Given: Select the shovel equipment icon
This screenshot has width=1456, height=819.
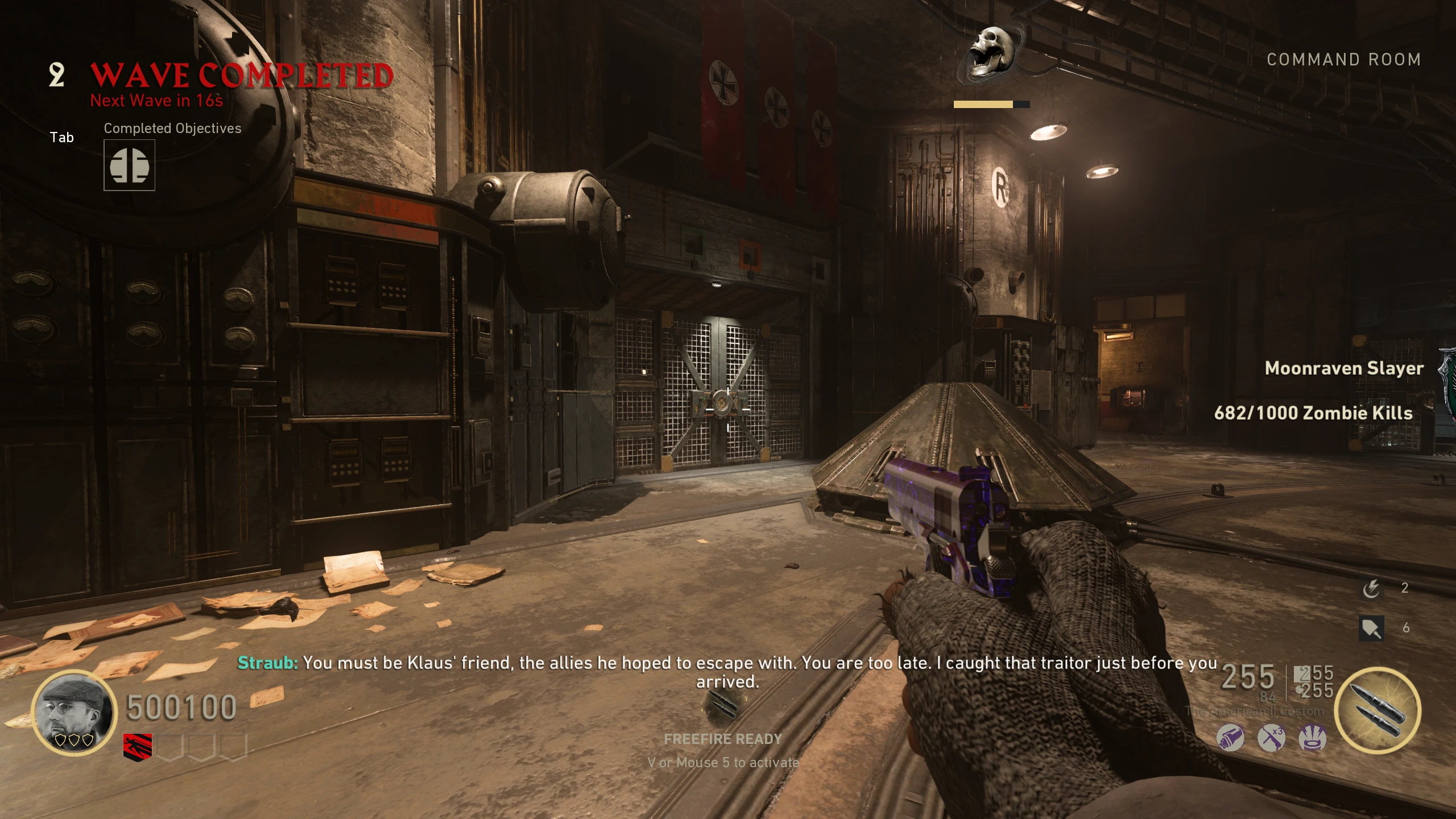Looking at the screenshot, I should coord(1371,628).
